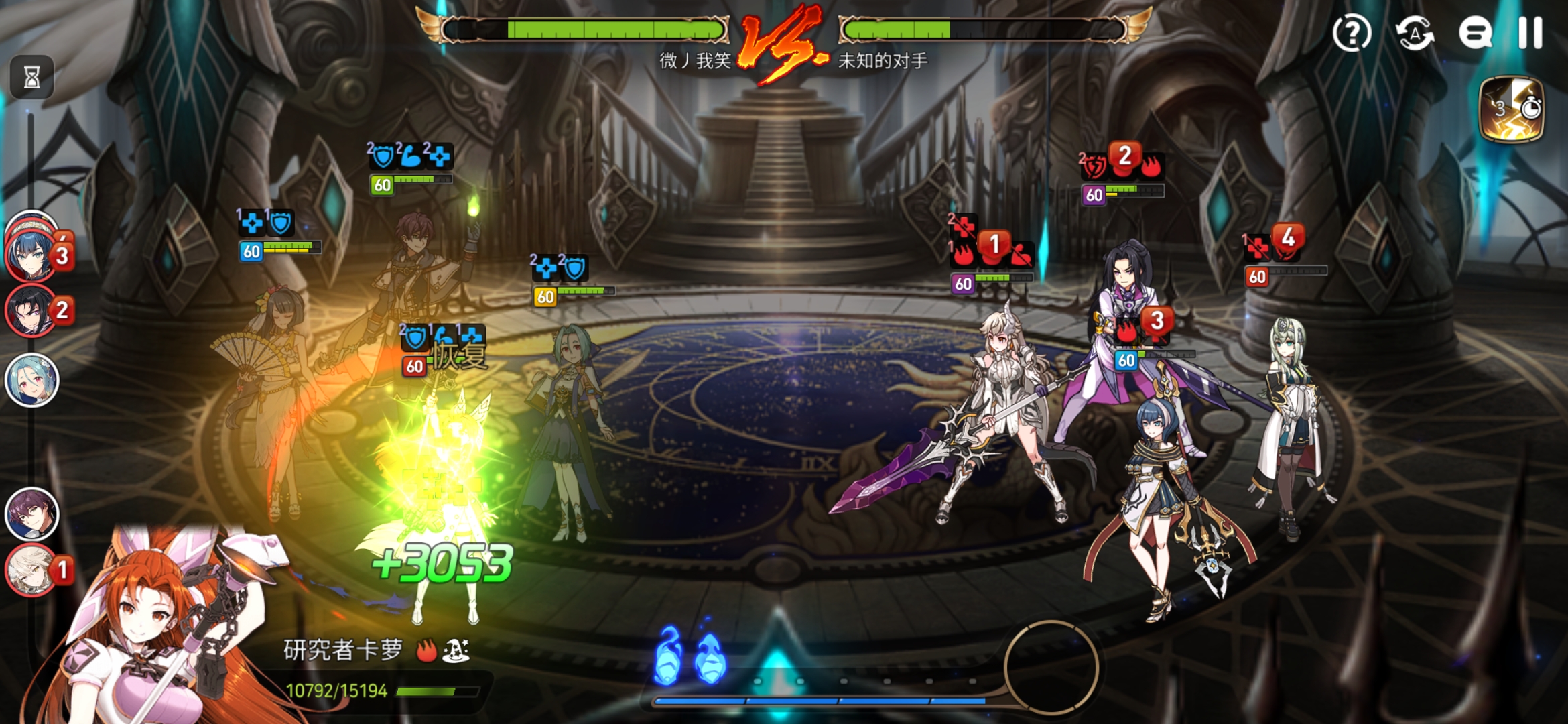Screen dimensions: 1568x724
Task: Toggle the auto-battle button
Action: pyautogui.click(x=1414, y=34)
